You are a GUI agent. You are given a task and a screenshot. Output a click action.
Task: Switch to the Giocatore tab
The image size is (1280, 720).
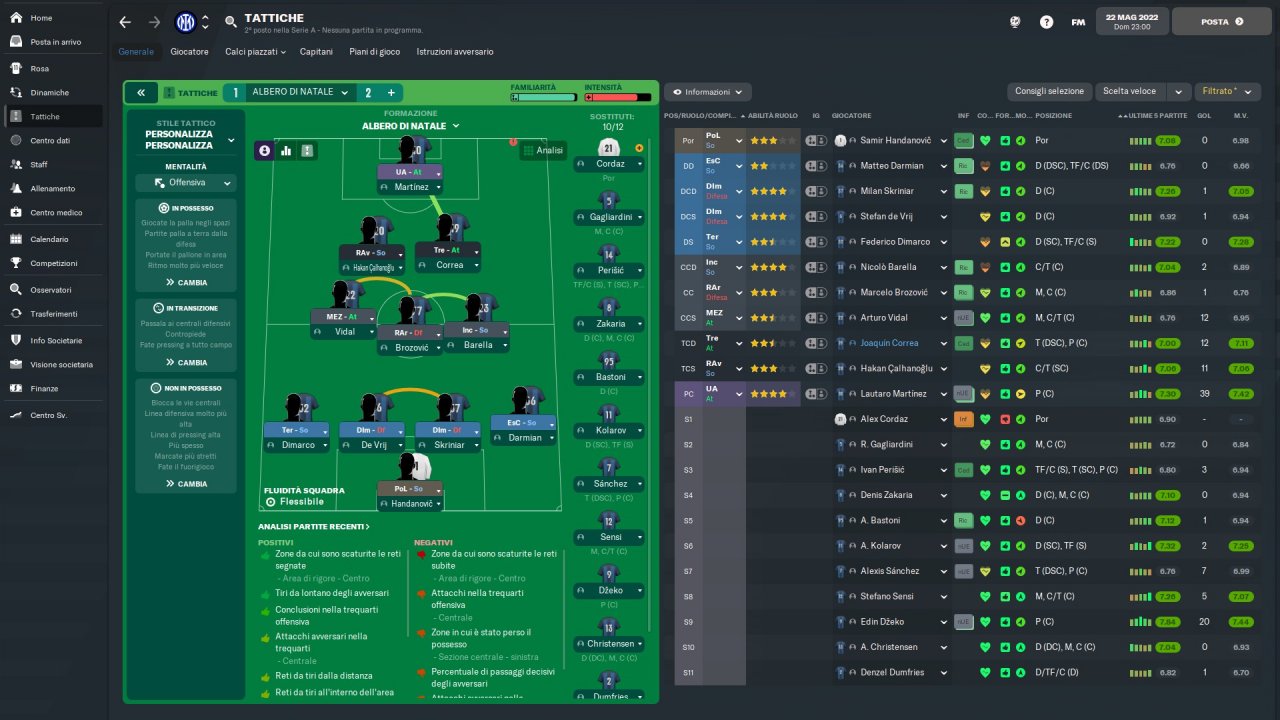(189, 51)
